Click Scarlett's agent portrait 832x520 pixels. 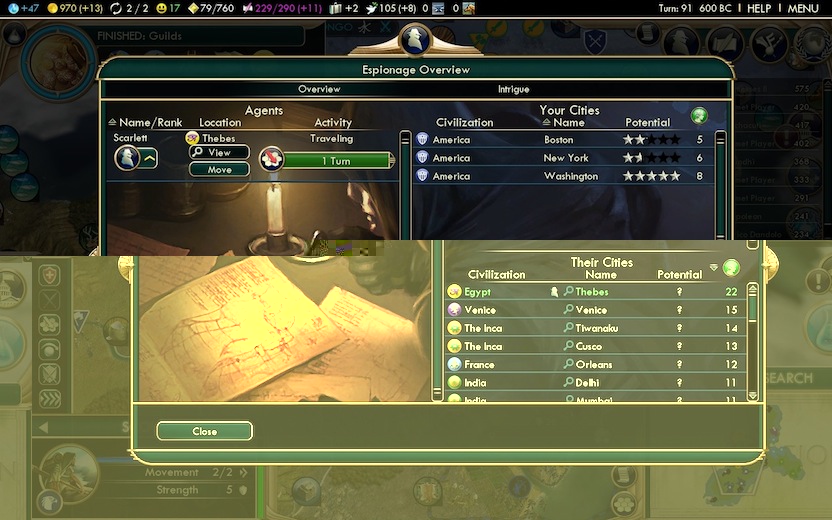(x=127, y=158)
